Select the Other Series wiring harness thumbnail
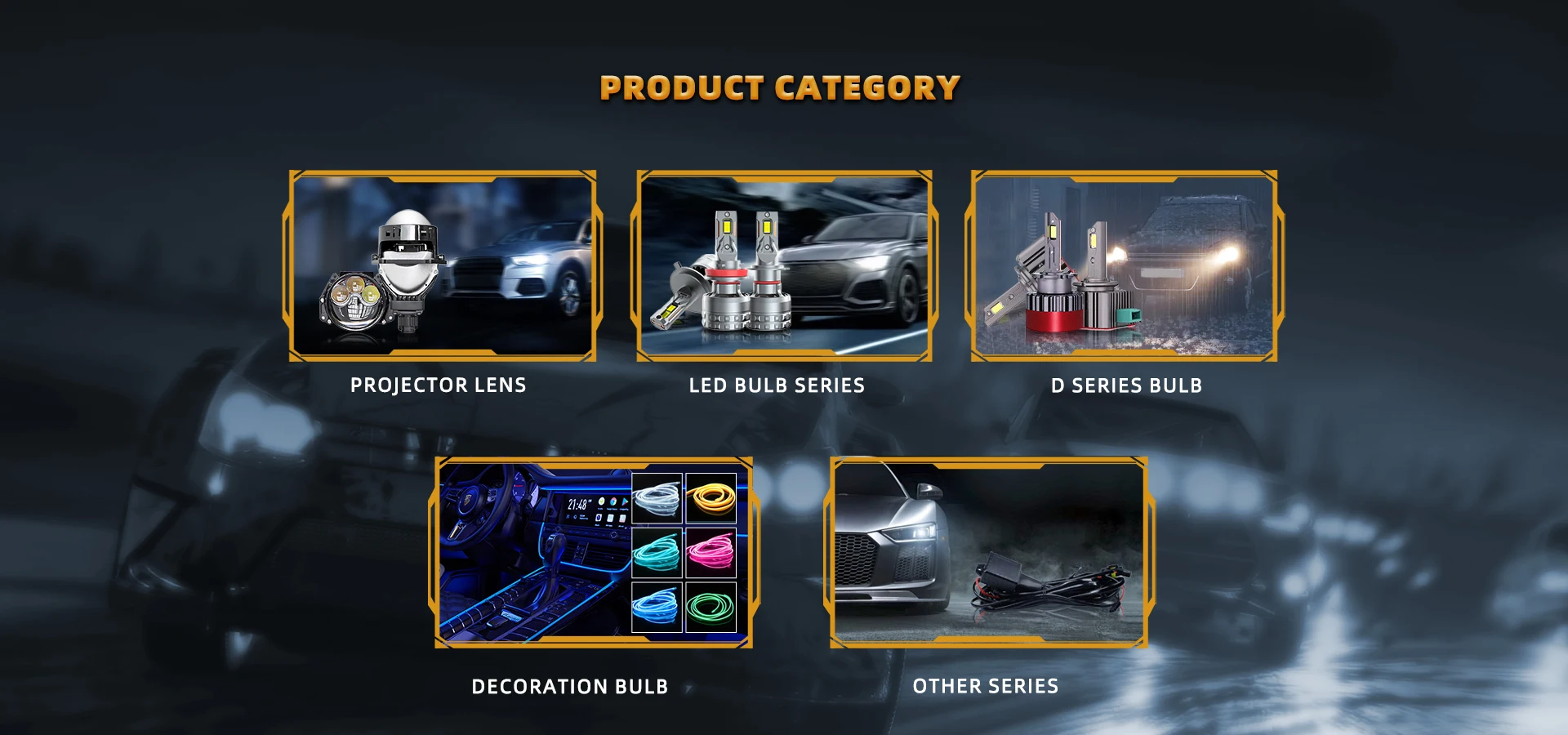This screenshot has width=1568, height=735. 988,553
